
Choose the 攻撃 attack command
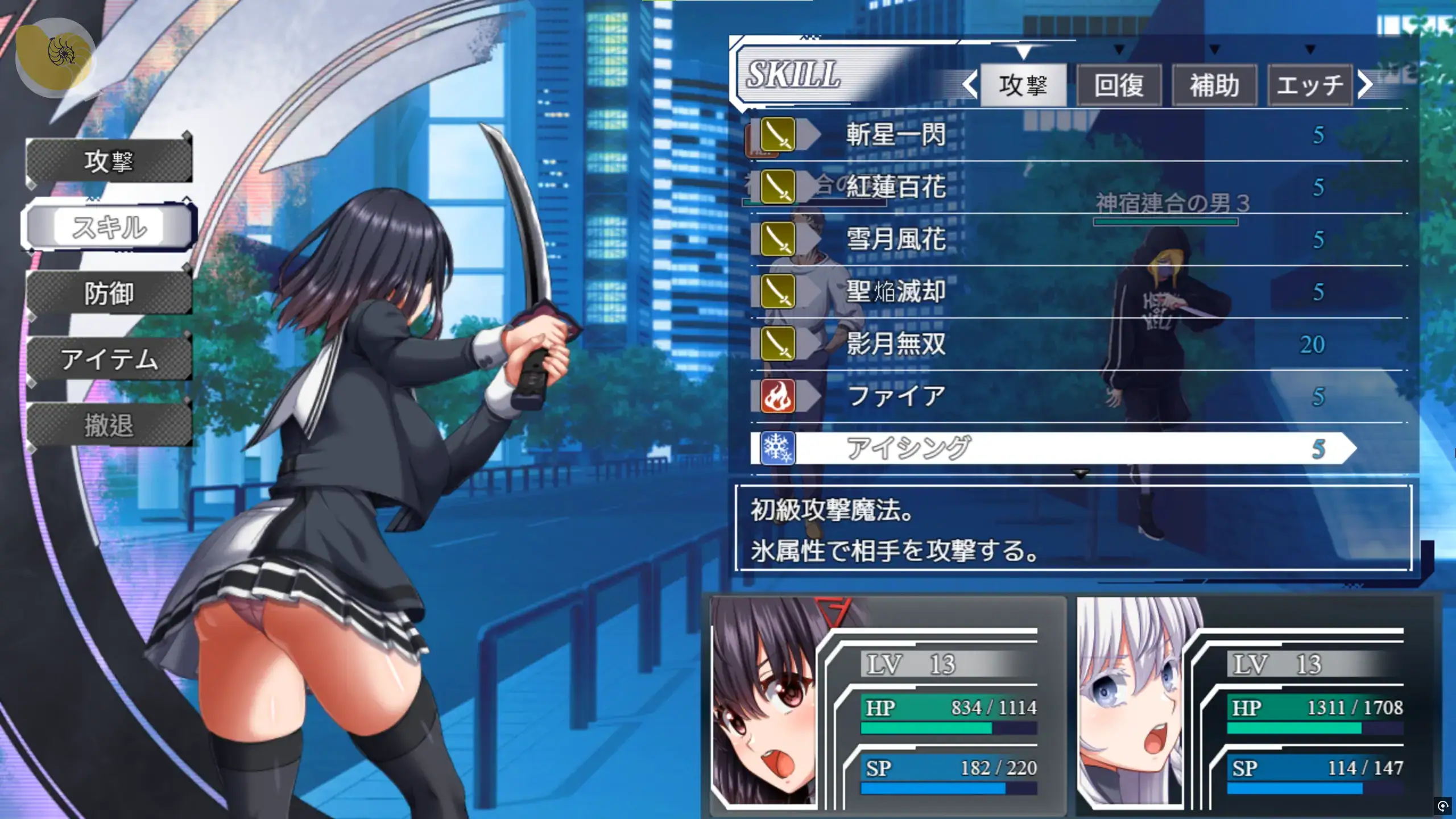coord(109,162)
